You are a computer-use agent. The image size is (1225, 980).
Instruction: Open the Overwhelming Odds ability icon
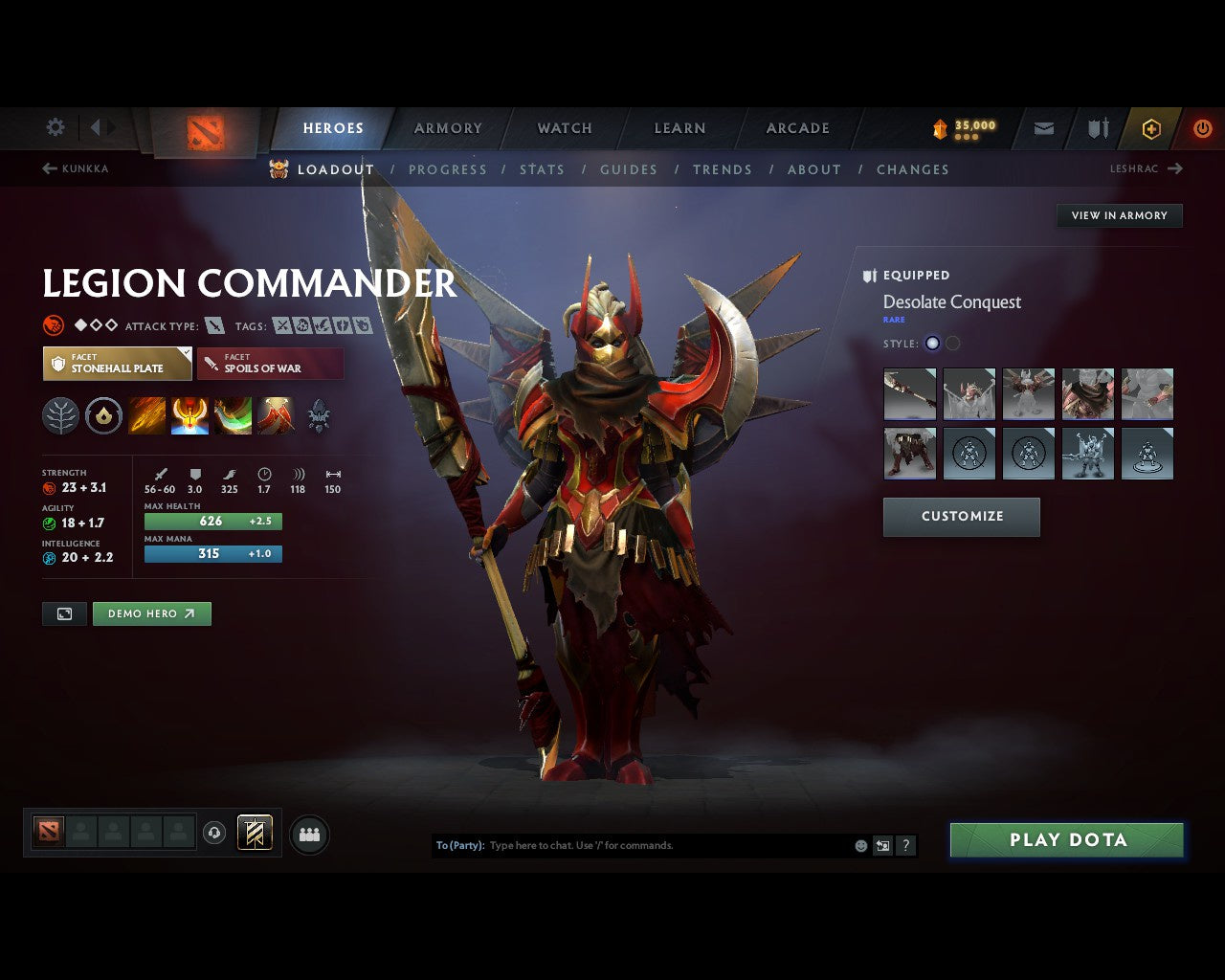point(147,415)
